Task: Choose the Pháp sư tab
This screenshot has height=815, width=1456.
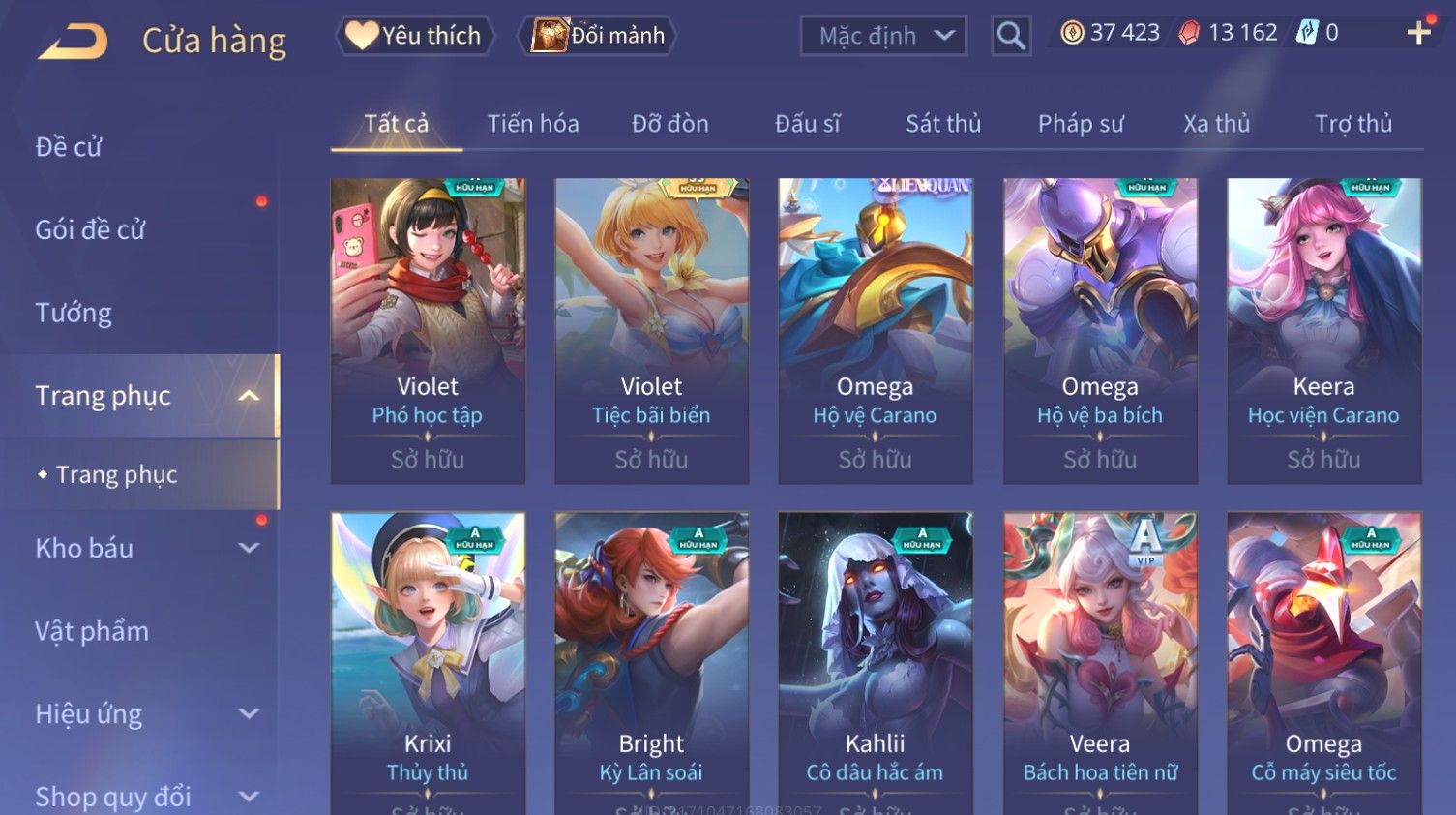Action: 1081,124
